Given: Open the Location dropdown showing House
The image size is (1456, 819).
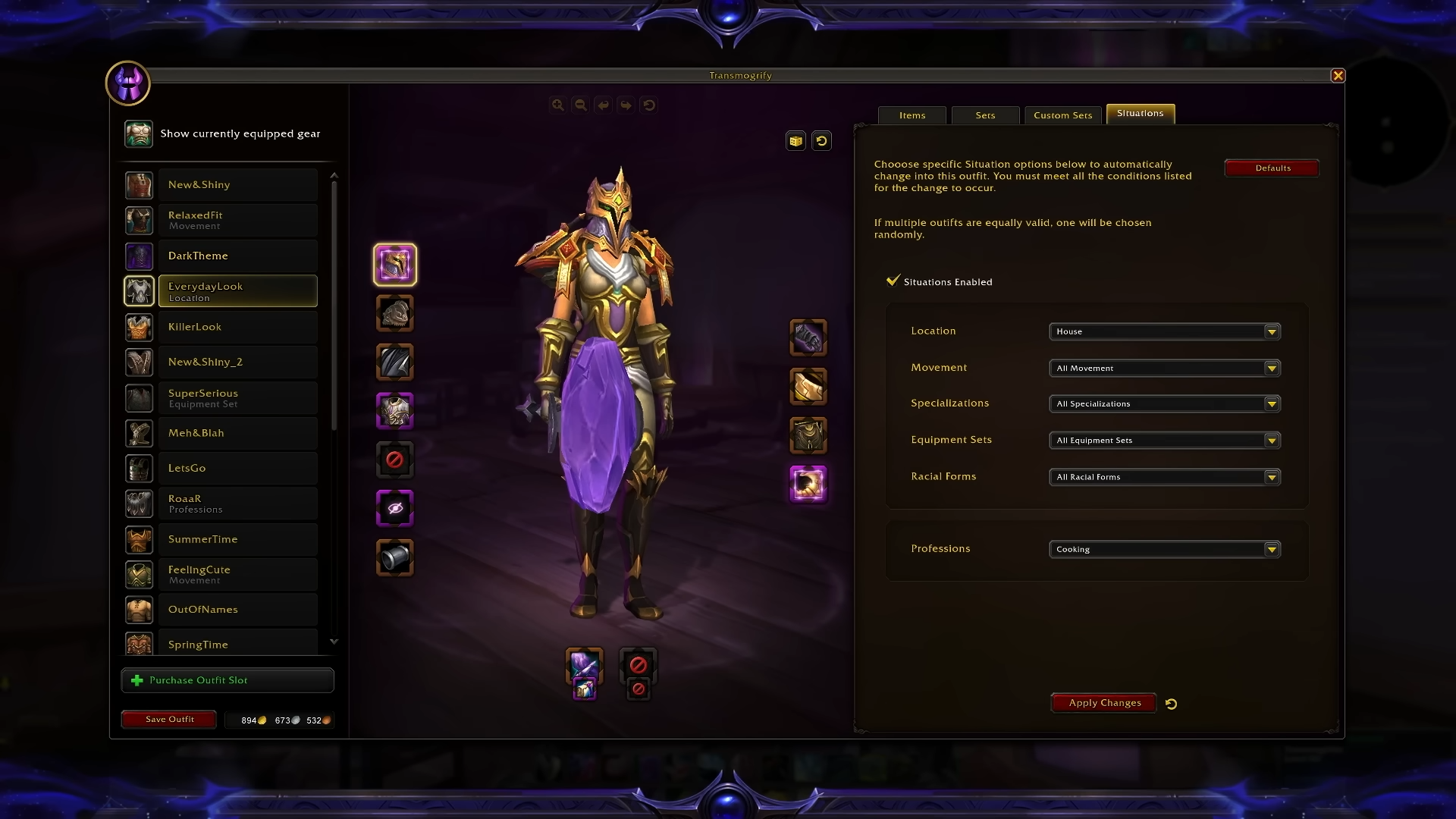Looking at the screenshot, I should pyautogui.click(x=1164, y=331).
